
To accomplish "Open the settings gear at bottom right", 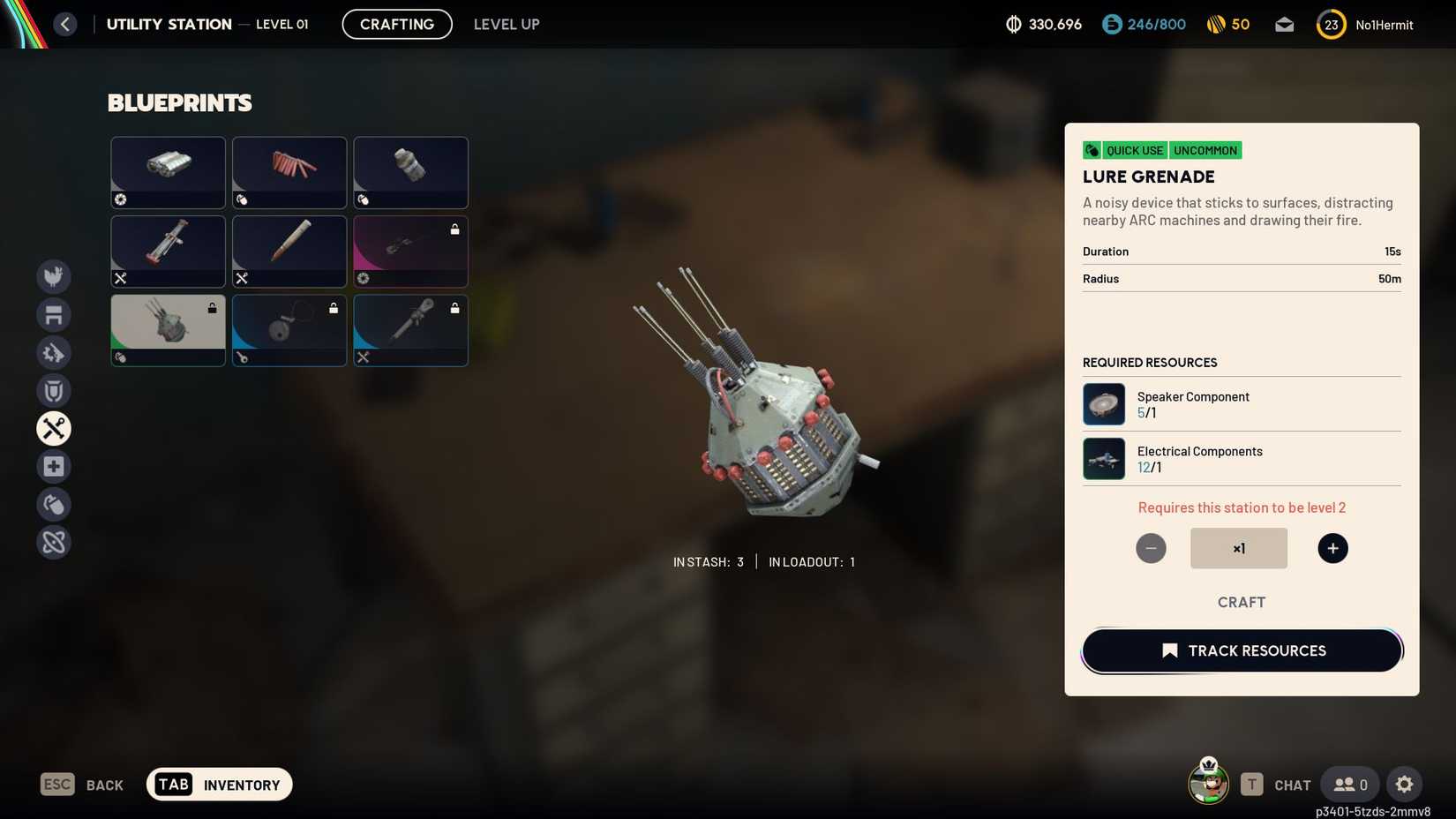I will point(1405,784).
